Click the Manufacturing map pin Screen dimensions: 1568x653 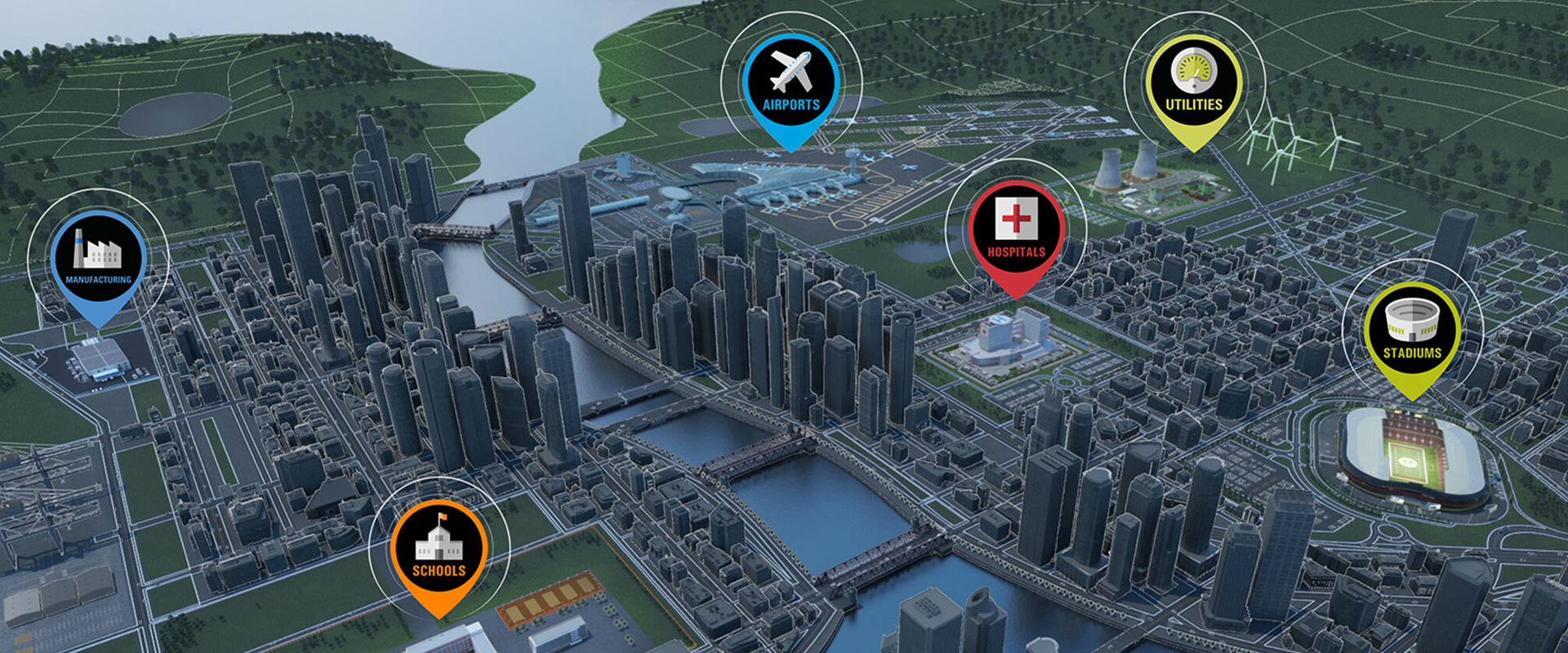pyautogui.click(x=98, y=260)
